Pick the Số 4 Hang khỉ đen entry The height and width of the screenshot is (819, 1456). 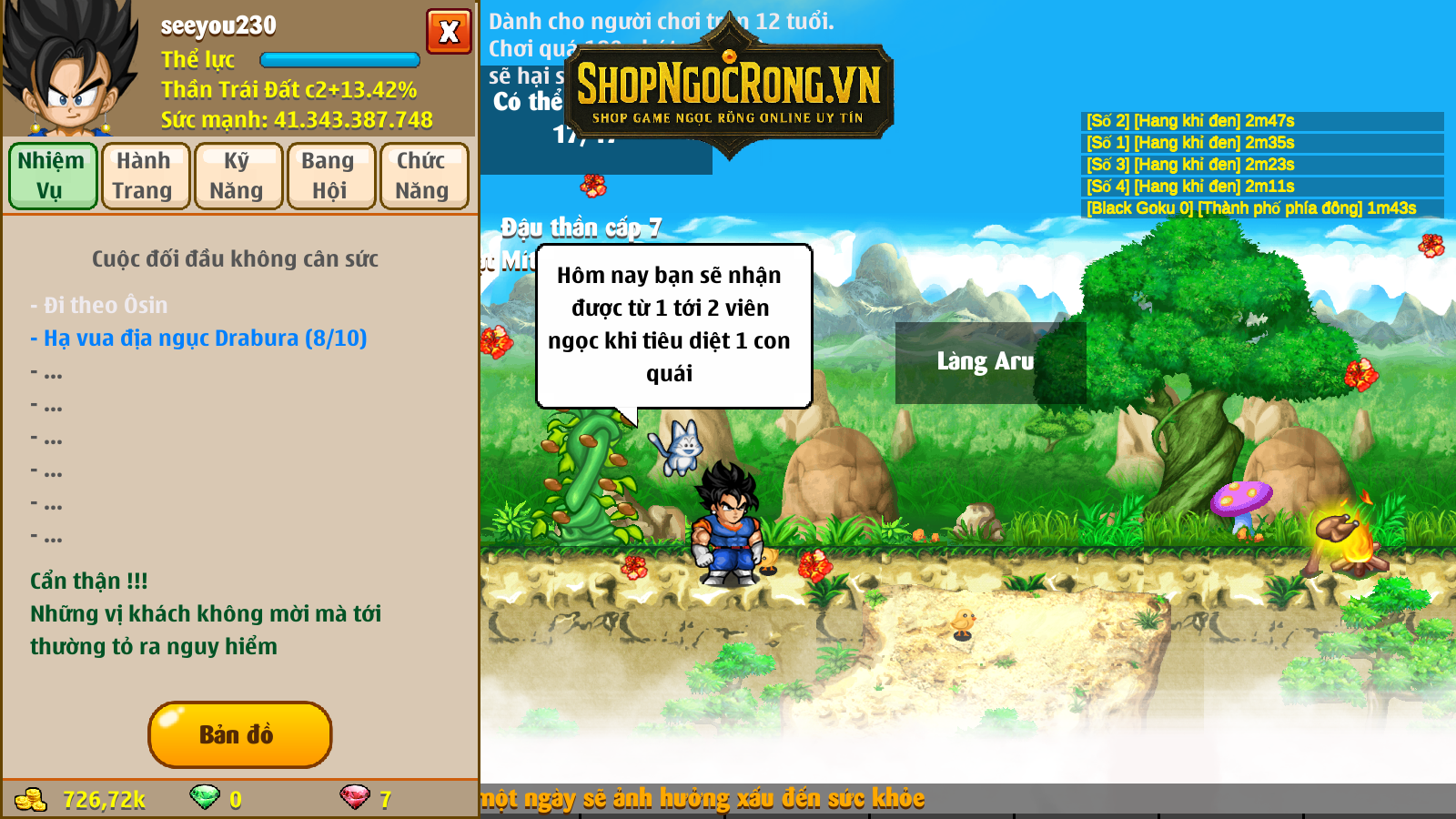[x=1190, y=187]
